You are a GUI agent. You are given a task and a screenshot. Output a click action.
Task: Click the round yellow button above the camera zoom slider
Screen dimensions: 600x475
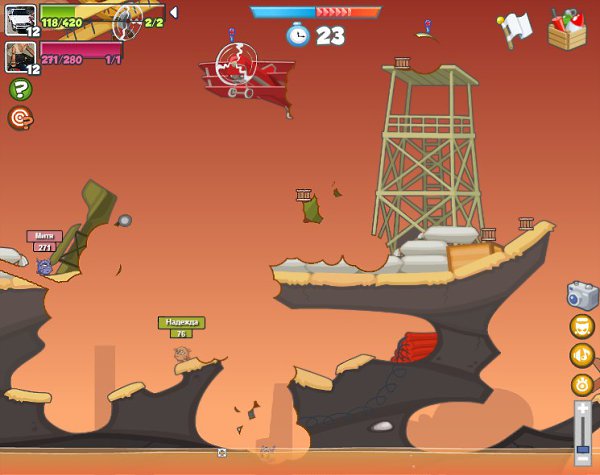coord(582,384)
